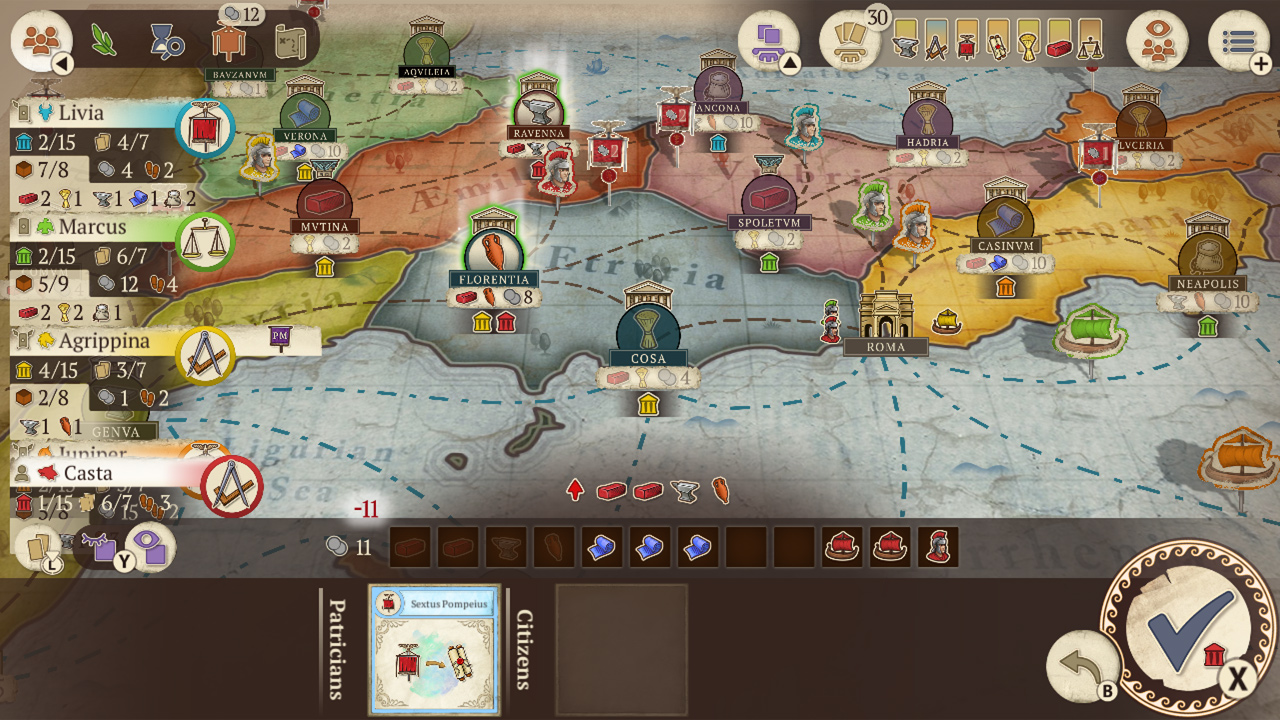Open the players panel with the people icon
This screenshot has width=1280, height=720.
point(42,40)
